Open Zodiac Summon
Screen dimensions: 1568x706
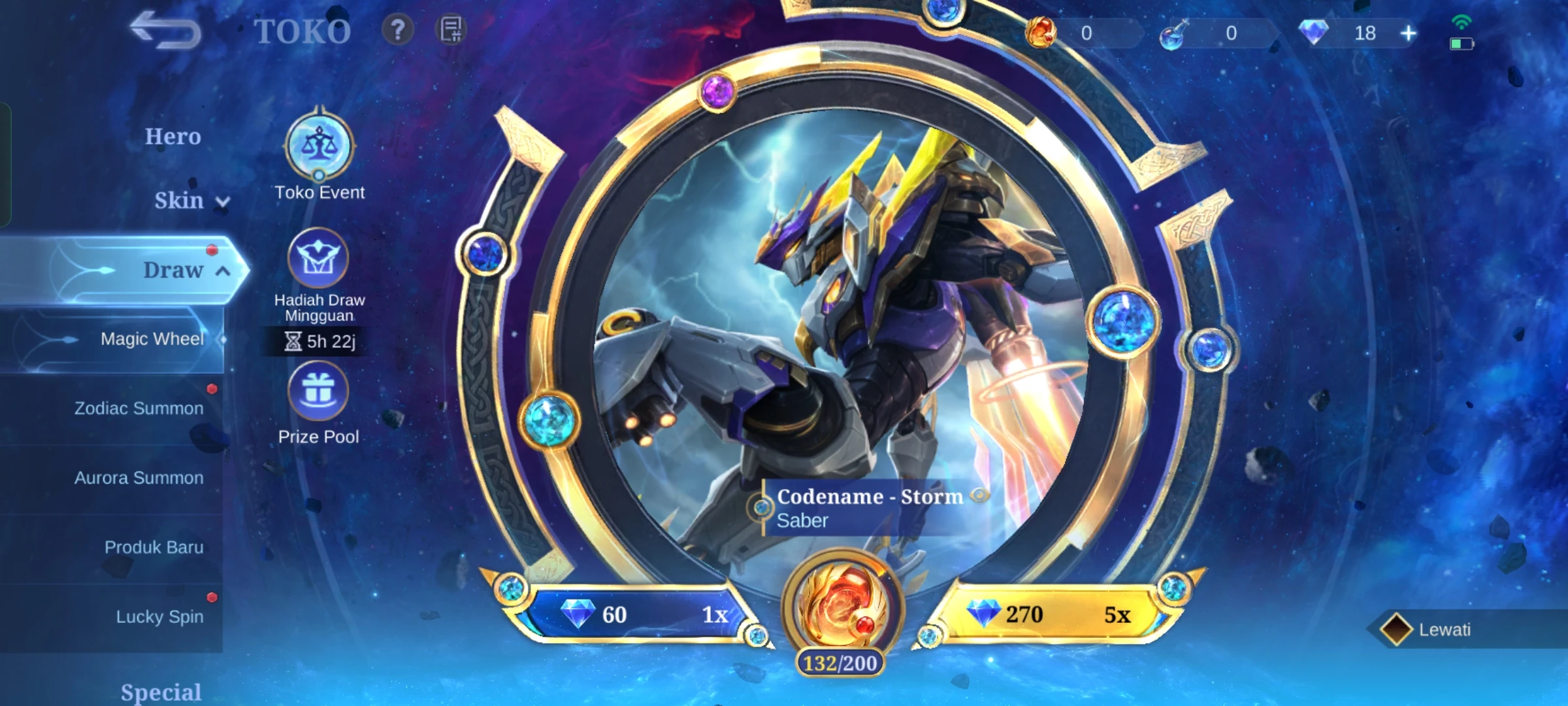click(139, 409)
